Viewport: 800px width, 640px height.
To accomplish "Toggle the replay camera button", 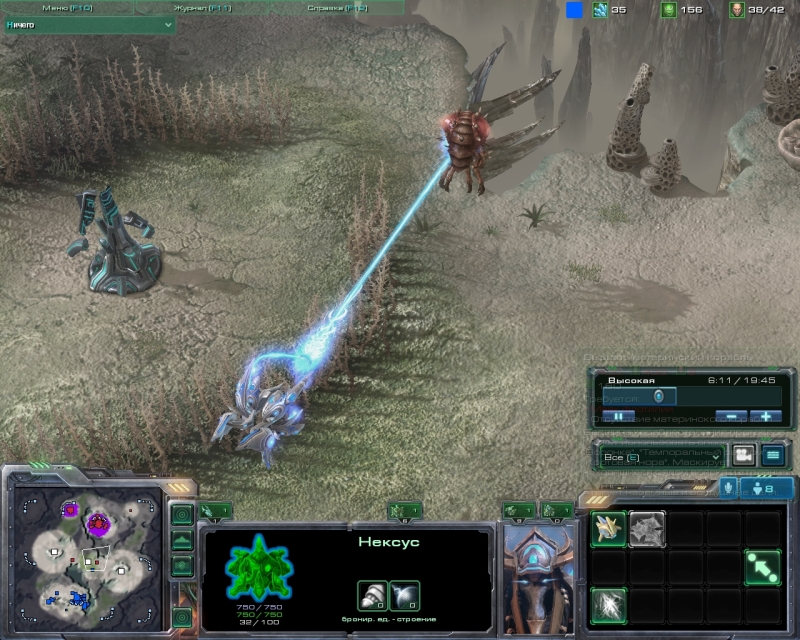I will click(x=743, y=456).
